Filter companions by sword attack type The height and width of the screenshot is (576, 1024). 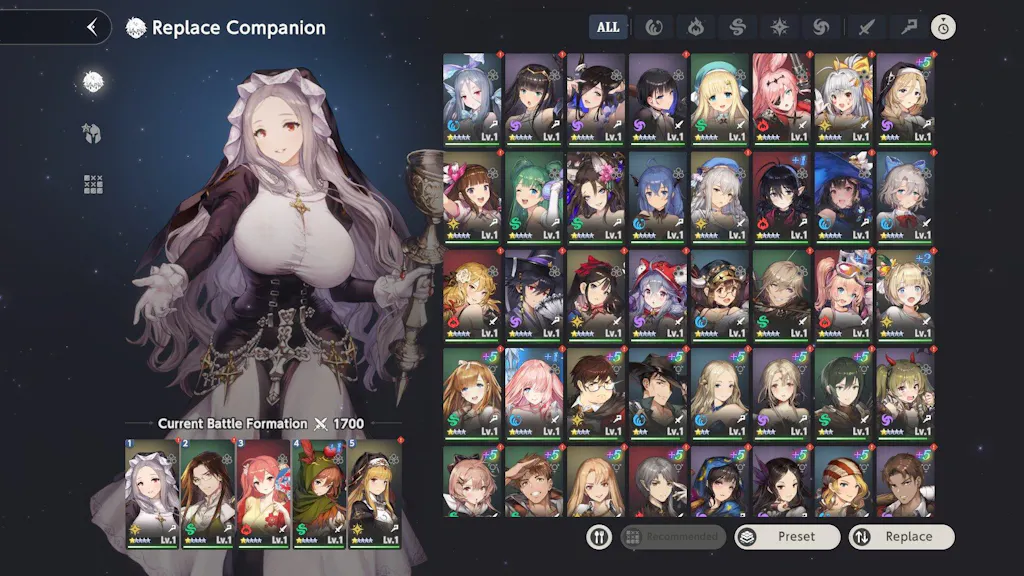pyautogui.click(x=866, y=27)
